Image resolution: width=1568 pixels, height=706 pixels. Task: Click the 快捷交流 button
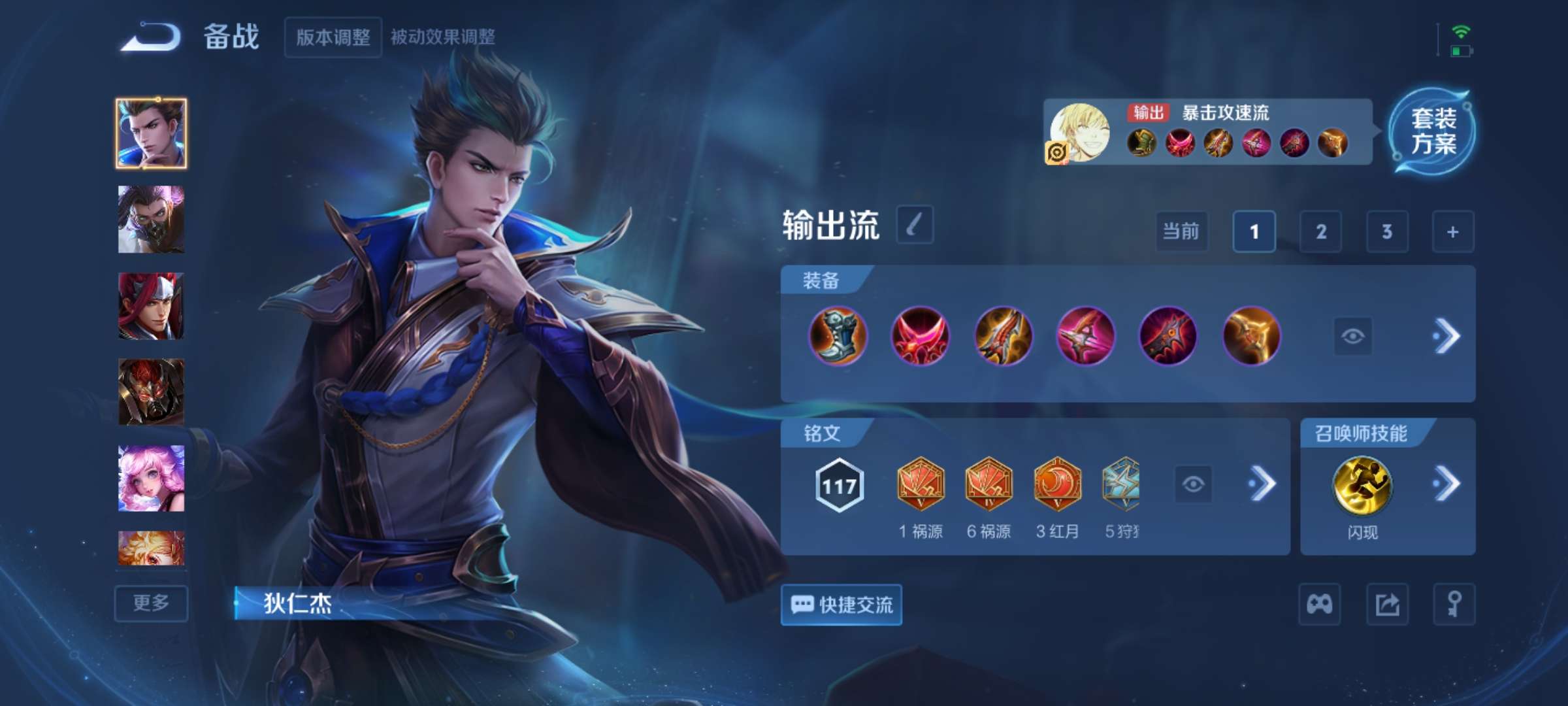841,605
